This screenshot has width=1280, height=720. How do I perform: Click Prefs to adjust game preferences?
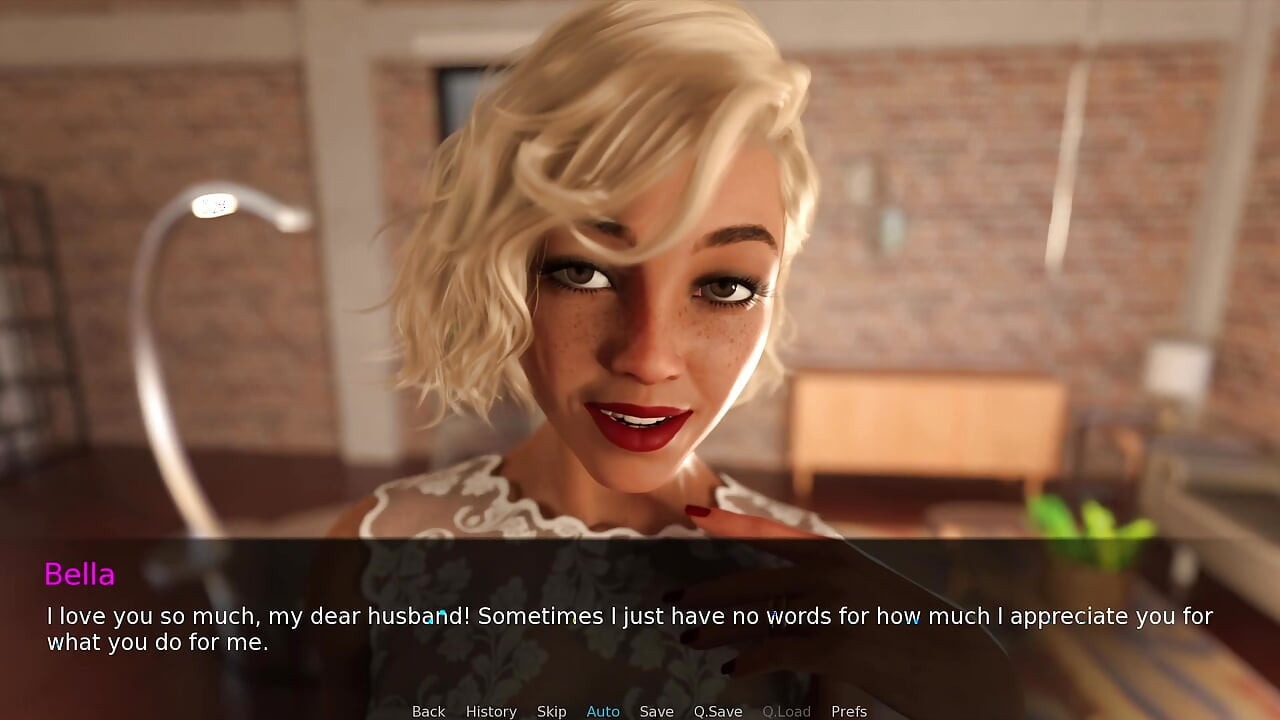click(849, 710)
